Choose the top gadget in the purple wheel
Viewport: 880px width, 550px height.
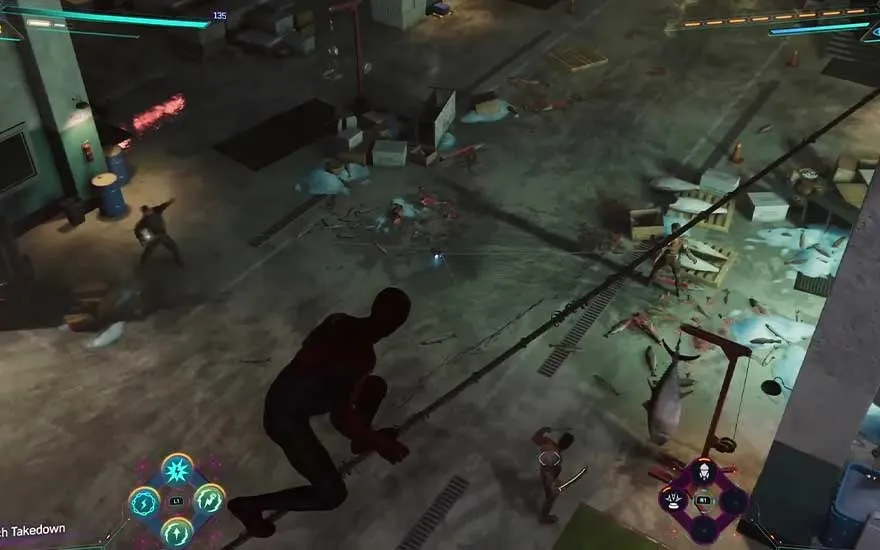point(704,473)
